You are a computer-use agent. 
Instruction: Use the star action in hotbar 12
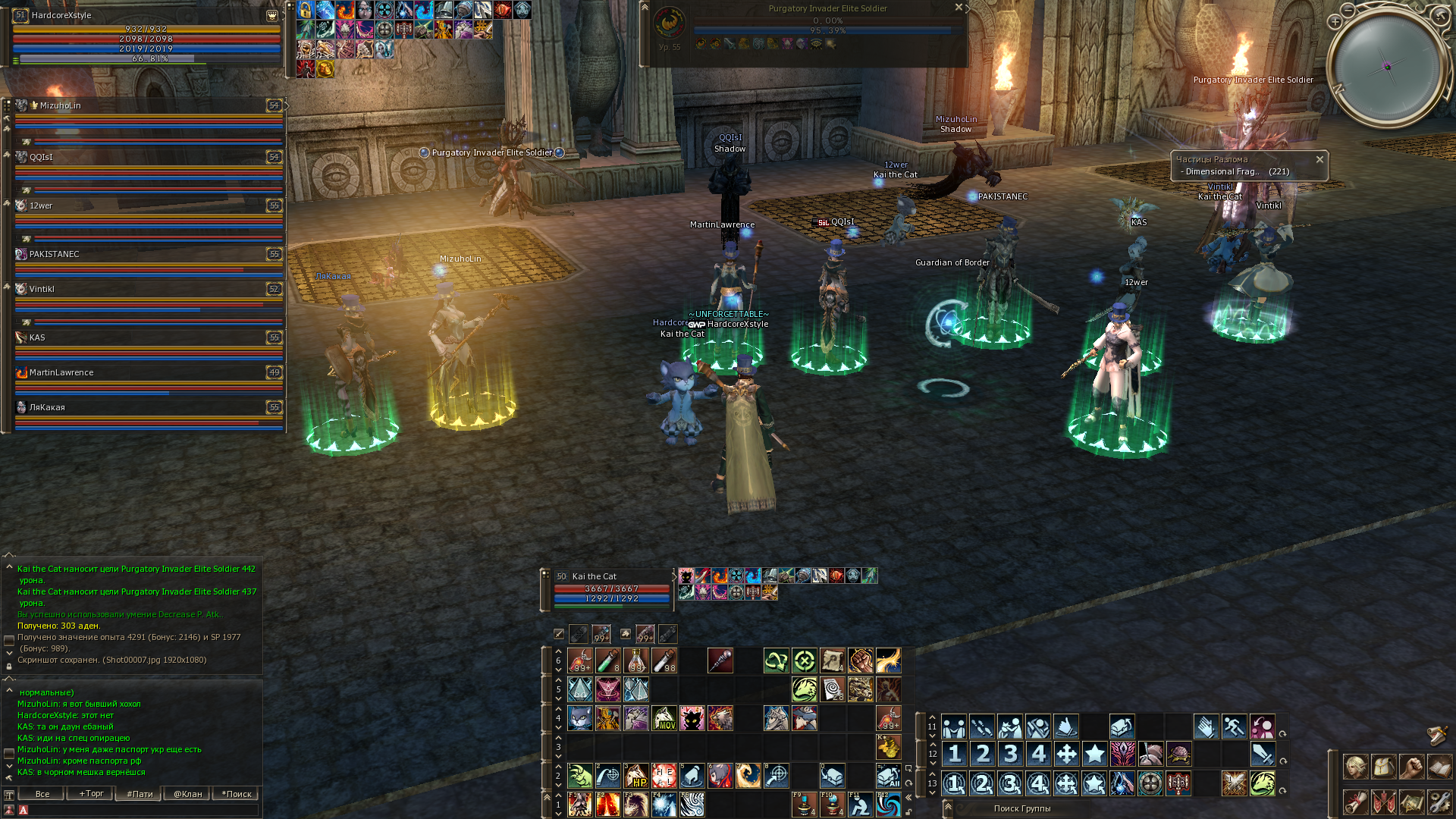tap(1094, 754)
